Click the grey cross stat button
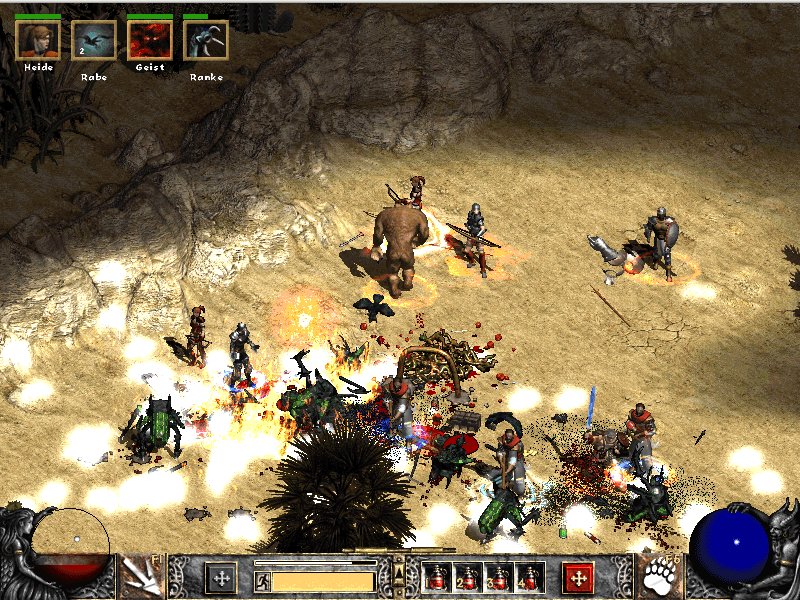The height and width of the screenshot is (600, 800). (x=221, y=577)
